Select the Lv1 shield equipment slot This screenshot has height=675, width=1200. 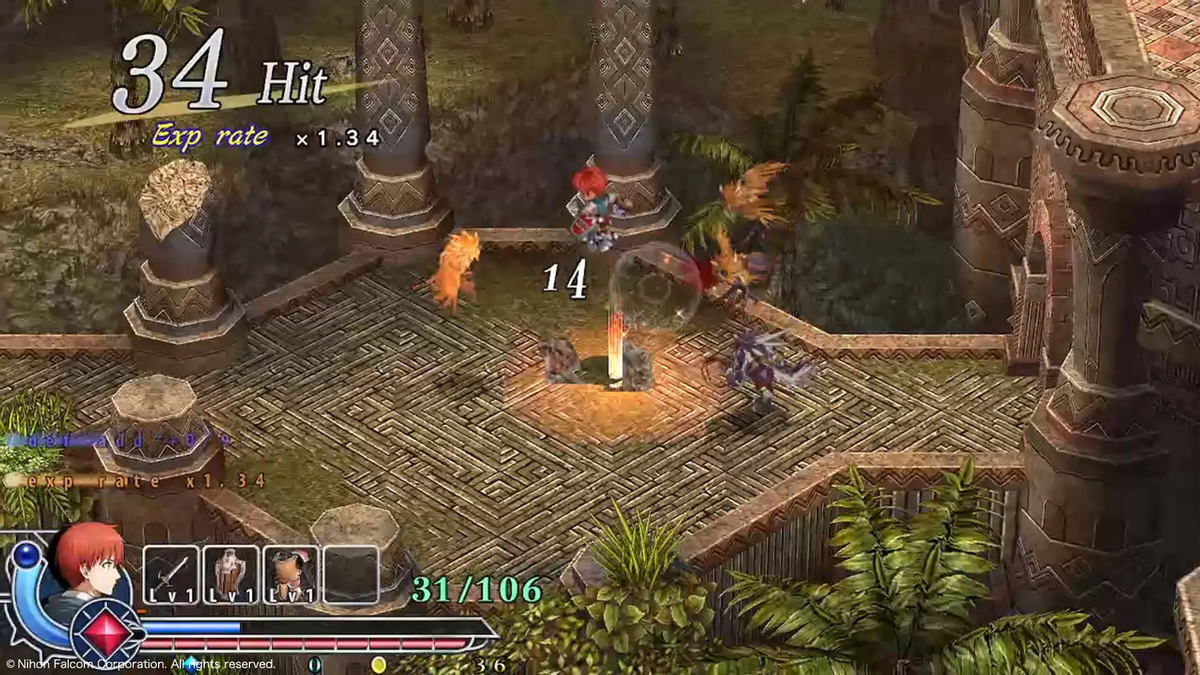pos(231,575)
